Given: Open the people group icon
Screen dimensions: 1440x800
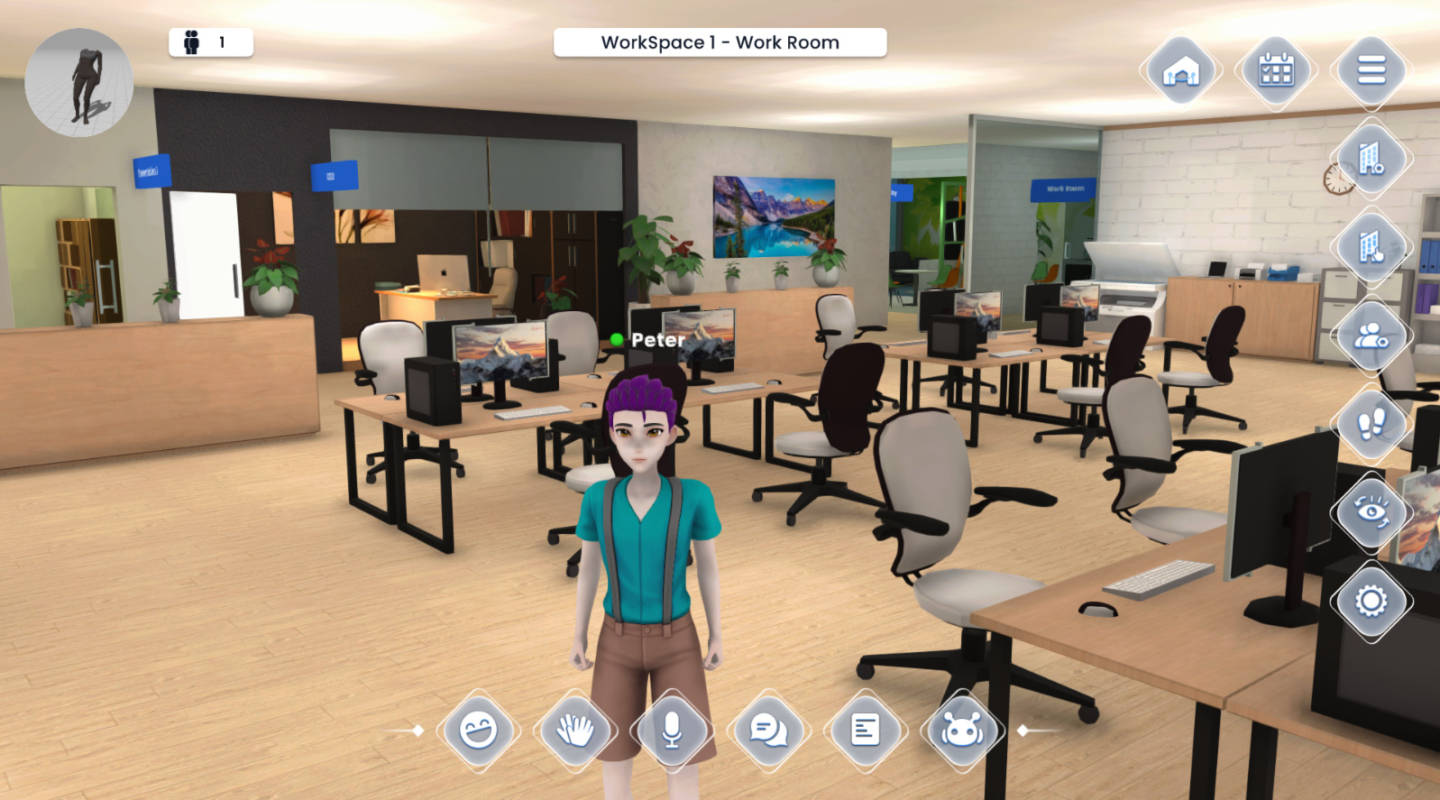Looking at the screenshot, I should 1371,336.
